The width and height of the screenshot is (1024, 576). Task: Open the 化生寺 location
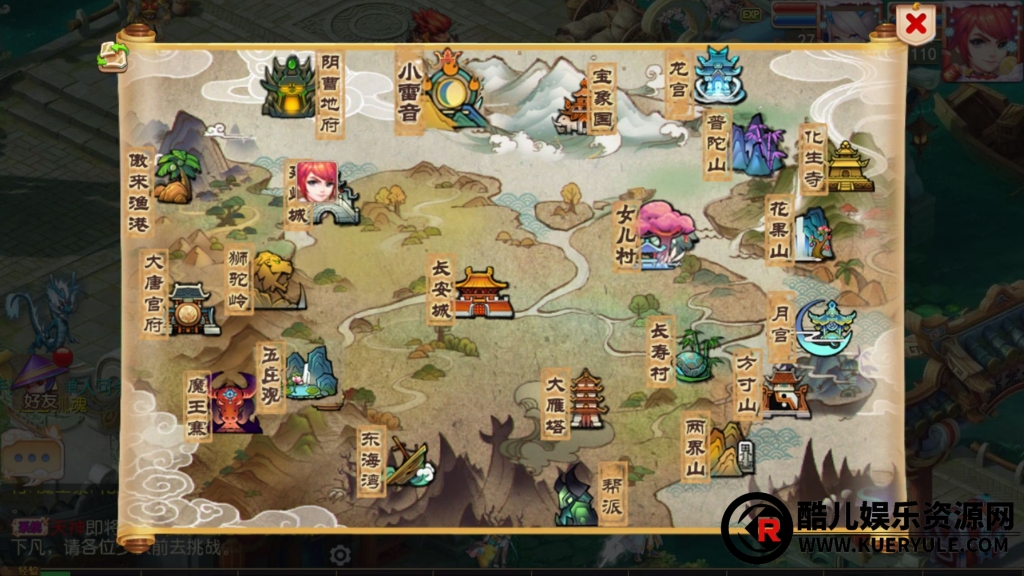tap(848, 165)
